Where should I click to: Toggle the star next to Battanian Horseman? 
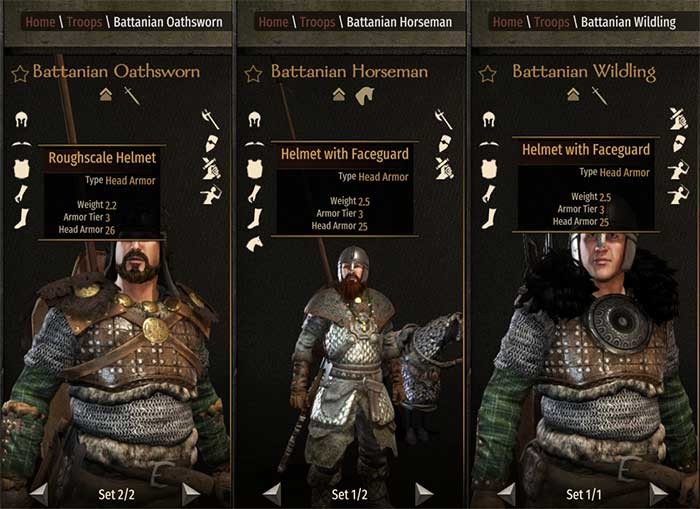pyautogui.click(x=253, y=72)
